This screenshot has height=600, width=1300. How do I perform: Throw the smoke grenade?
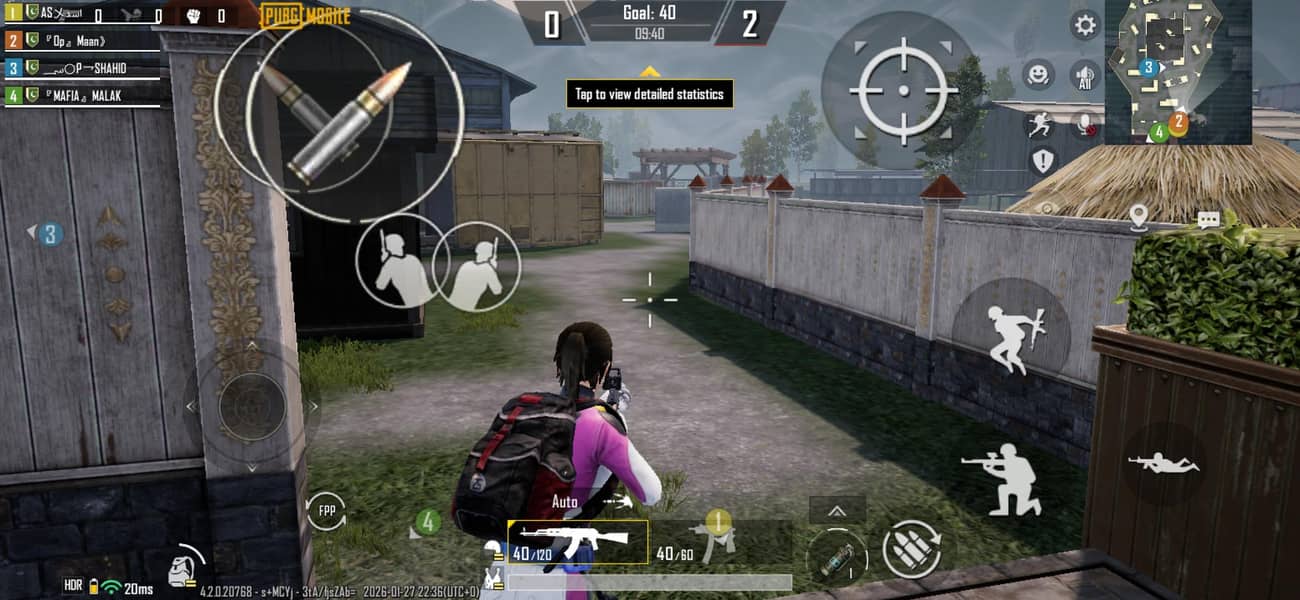837,556
